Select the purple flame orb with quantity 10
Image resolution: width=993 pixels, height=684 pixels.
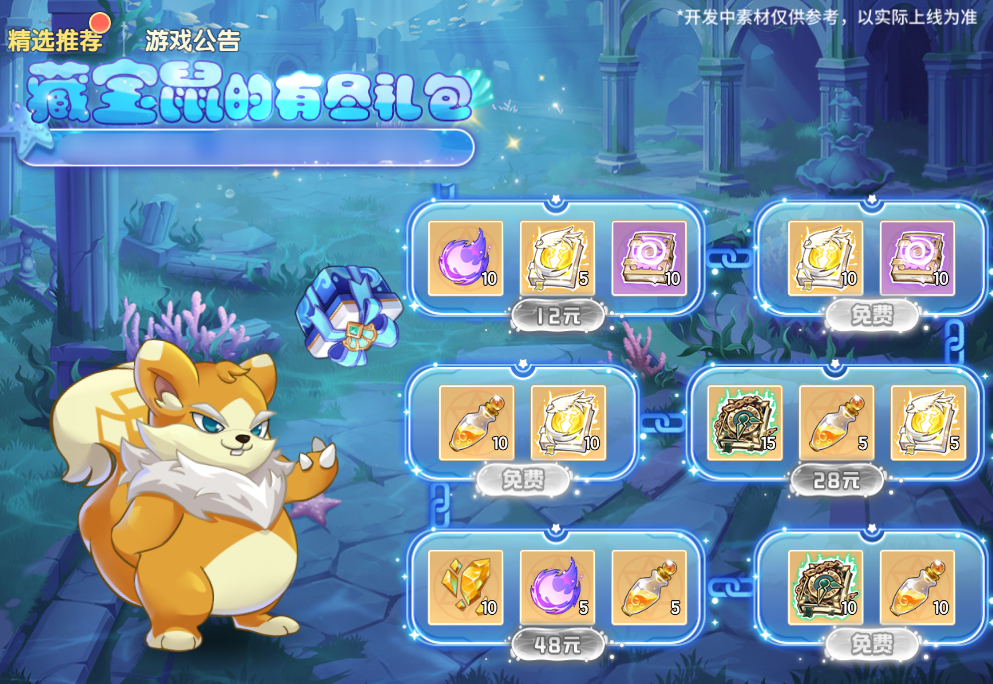pos(465,258)
